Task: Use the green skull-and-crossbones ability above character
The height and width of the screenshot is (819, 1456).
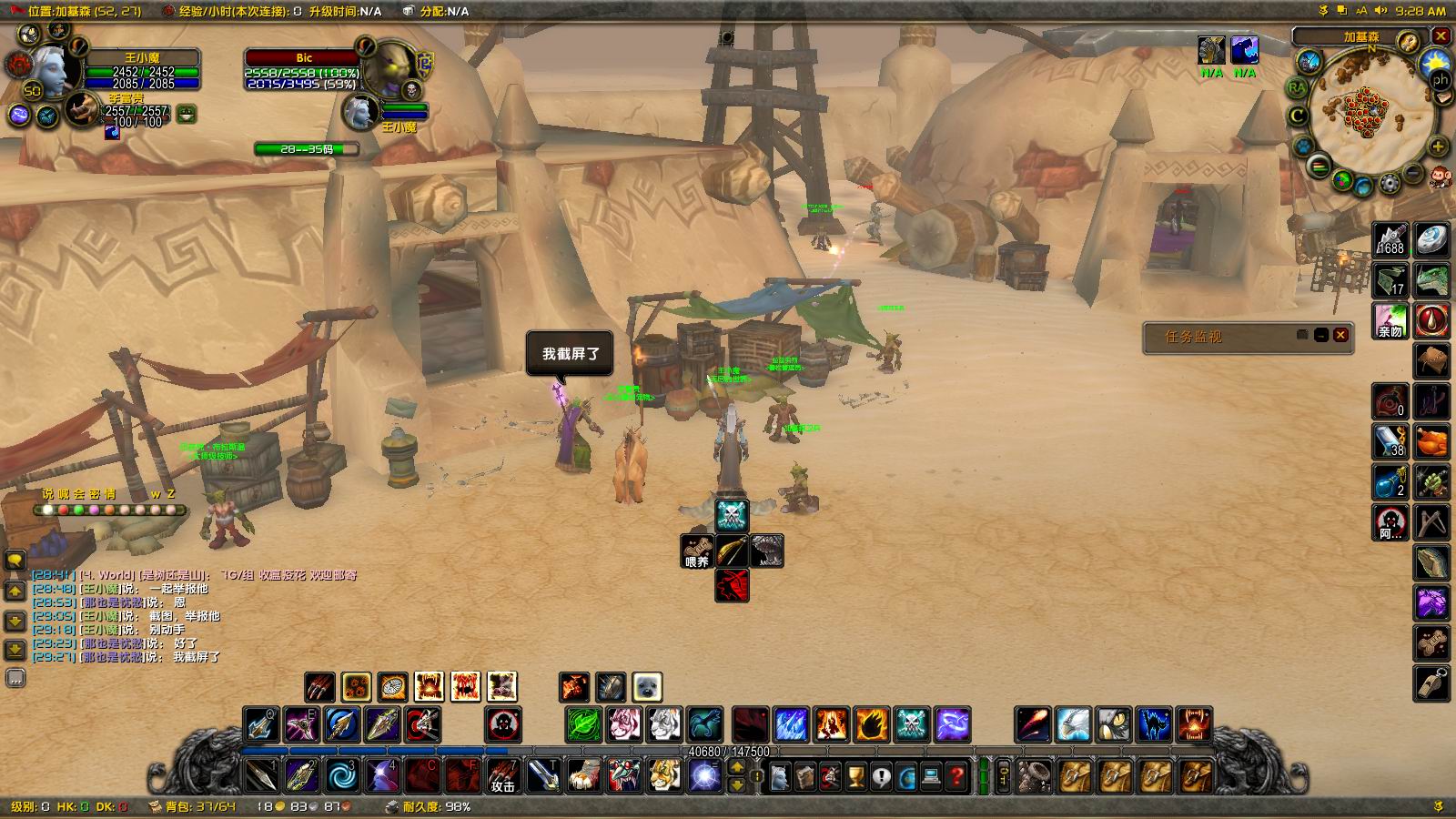Action: coord(732,515)
